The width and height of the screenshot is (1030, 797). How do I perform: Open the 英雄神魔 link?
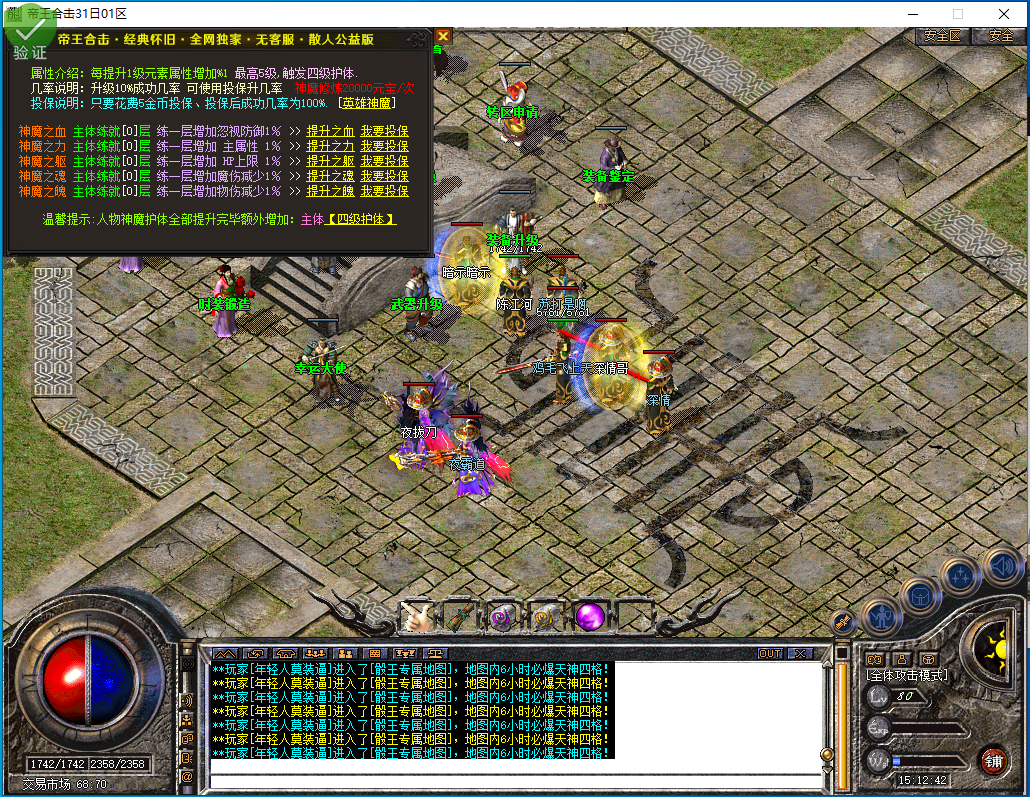pyautogui.click(x=368, y=103)
